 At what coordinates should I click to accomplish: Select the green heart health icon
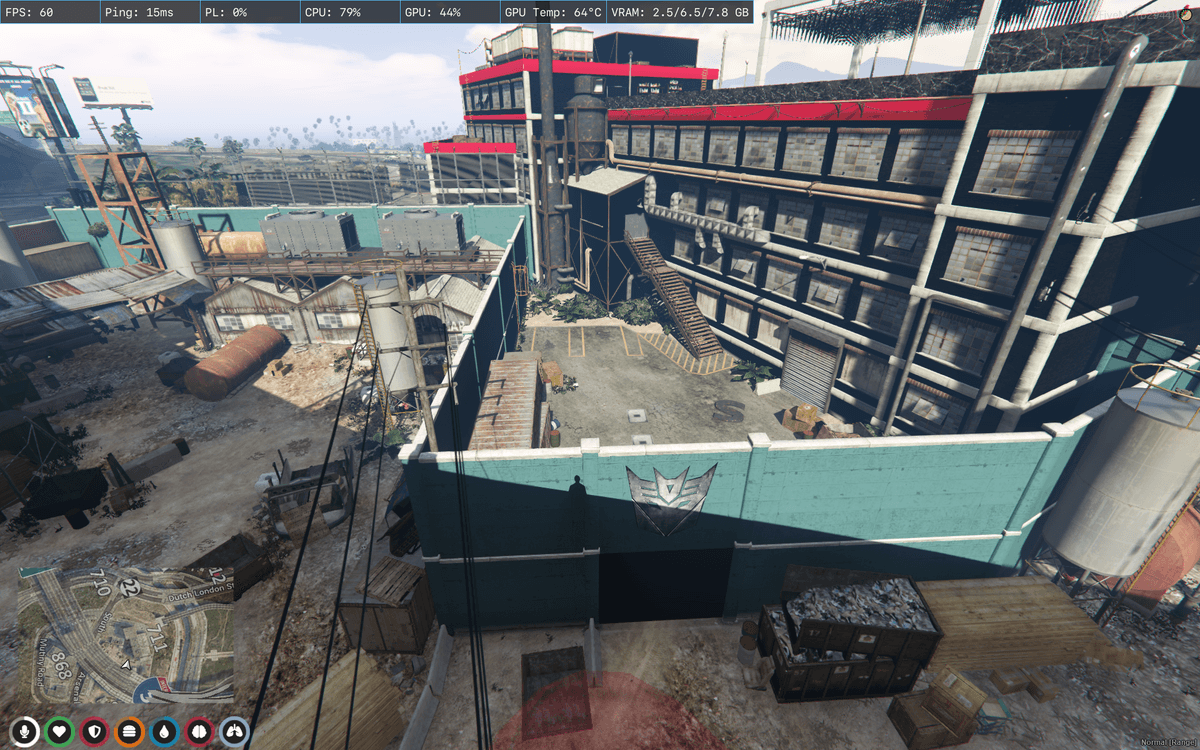(59, 732)
